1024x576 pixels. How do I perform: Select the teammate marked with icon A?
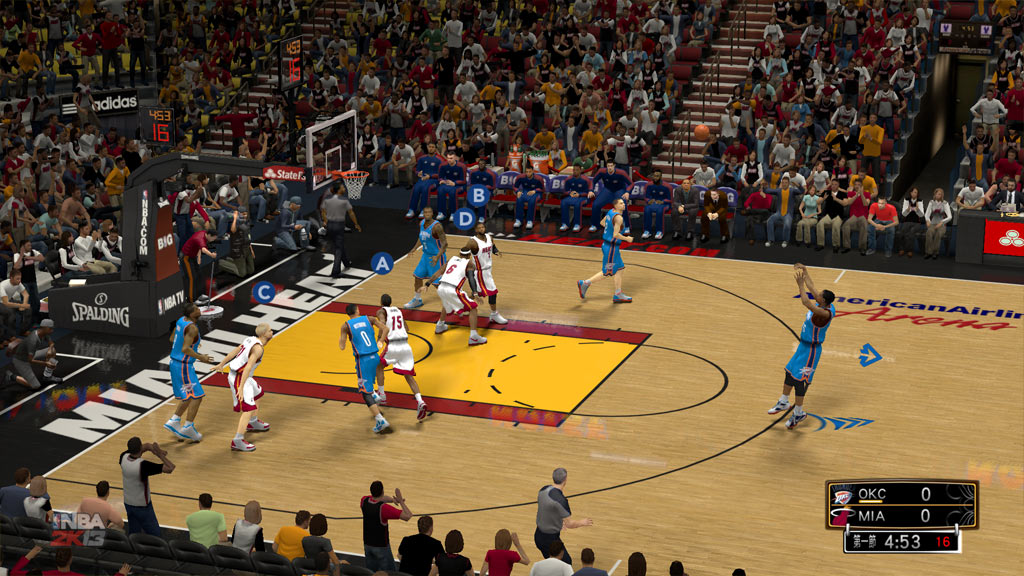(381, 263)
